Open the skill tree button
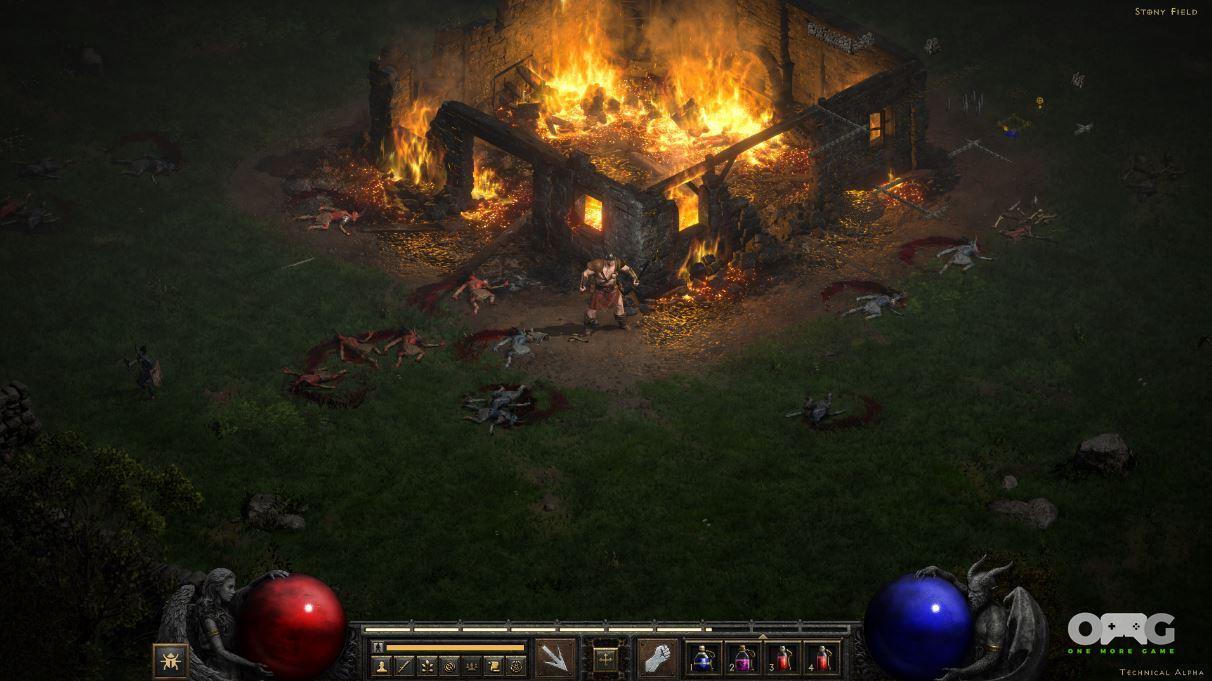This screenshot has width=1212, height=681. click(x=427, y=666)
